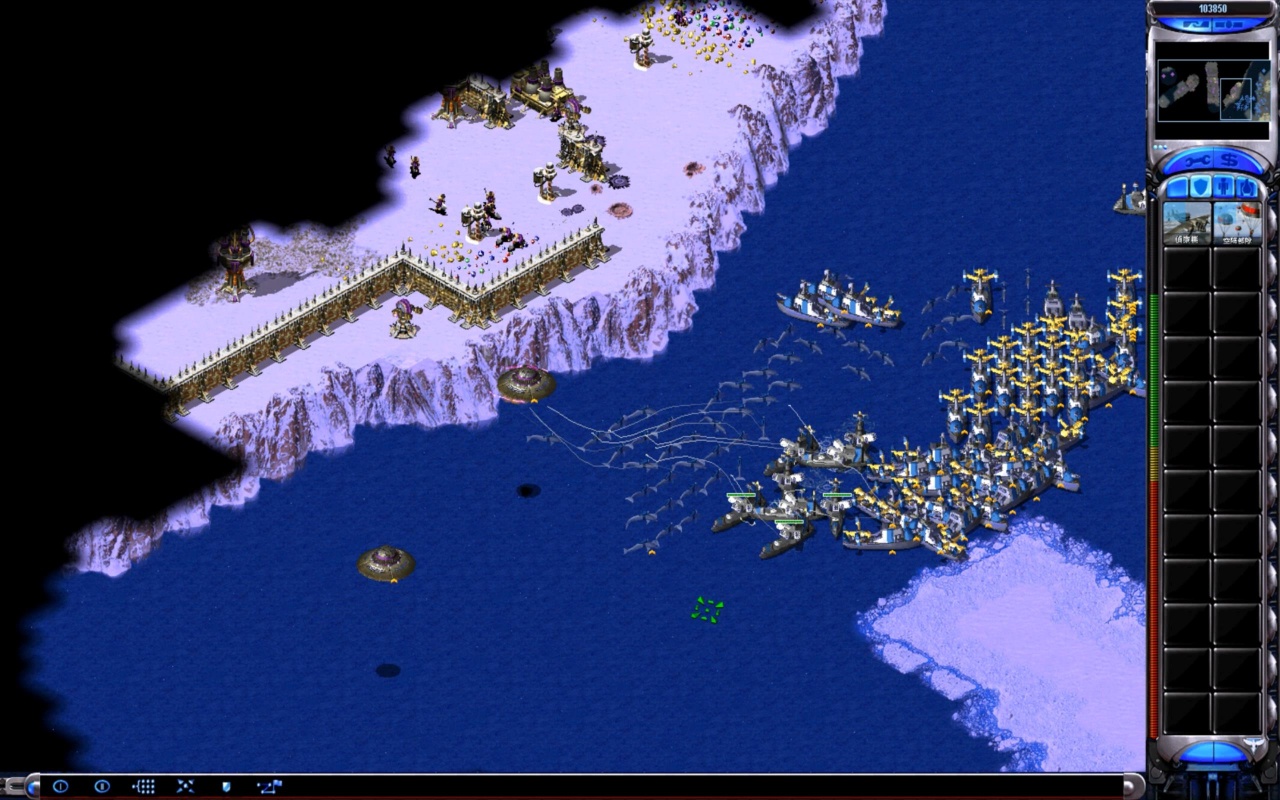Switch to the vehicles build tab
Viewport: 1280px width, 800px height.
1247,187
